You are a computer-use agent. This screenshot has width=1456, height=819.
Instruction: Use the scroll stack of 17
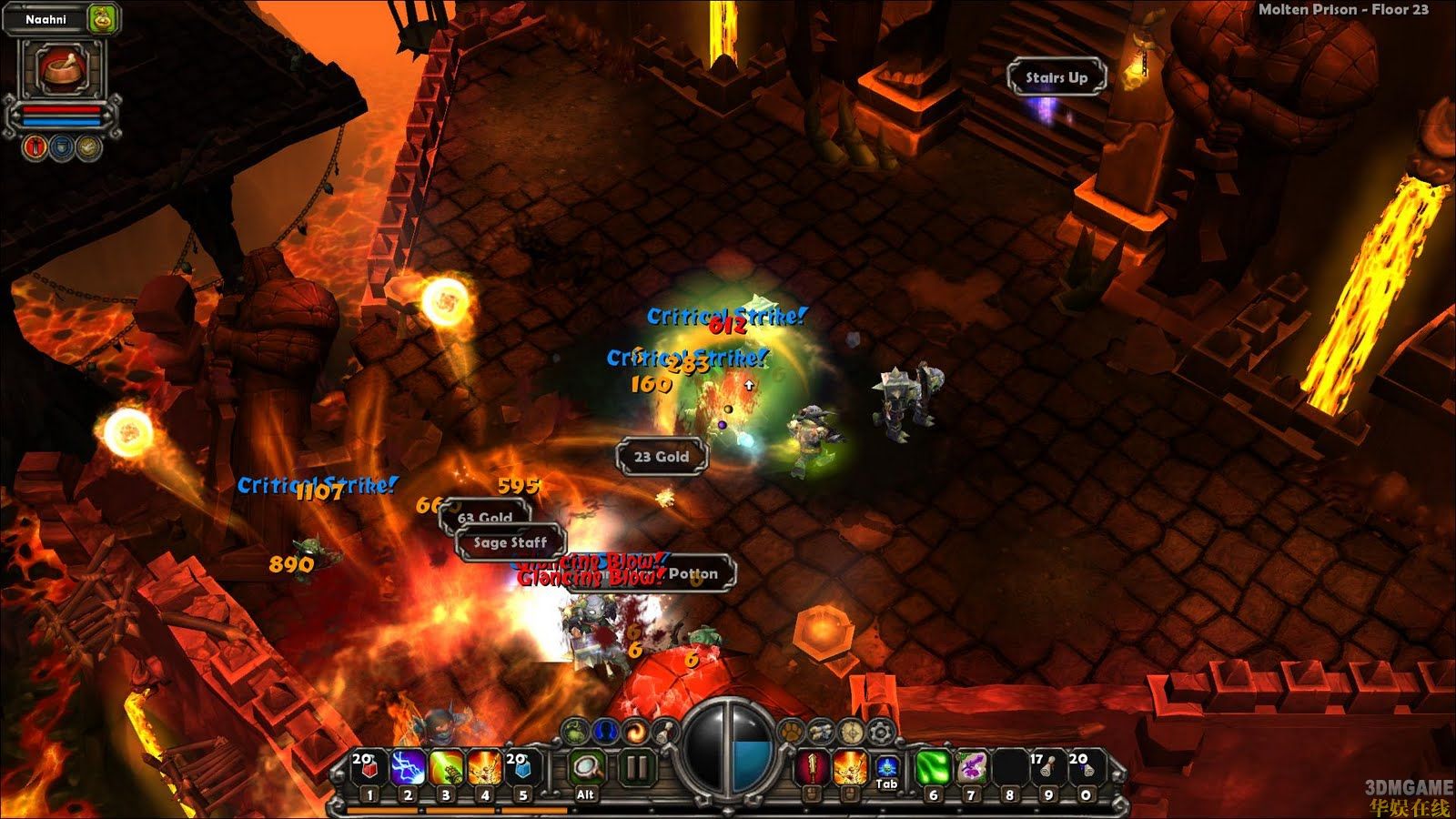tap(1047, 769)
